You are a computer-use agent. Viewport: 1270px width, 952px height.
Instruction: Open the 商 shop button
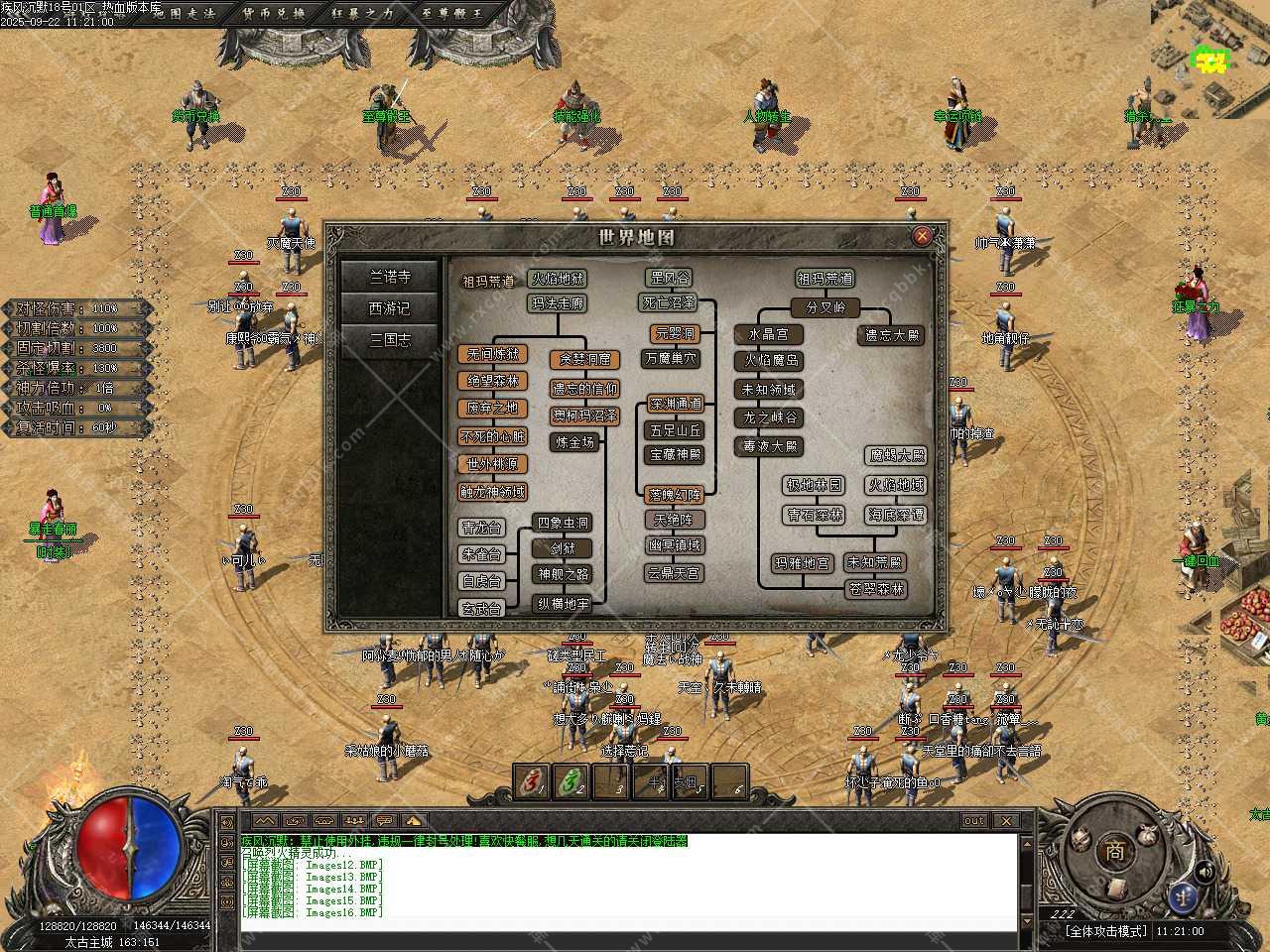click(1114, 851)
